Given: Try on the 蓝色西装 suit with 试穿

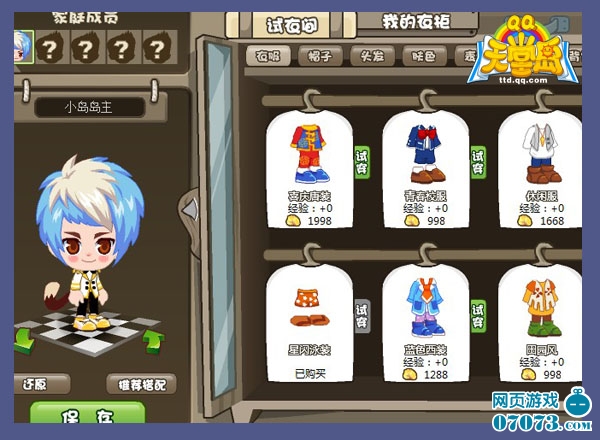Looking at the screenshot, I should [x=478, y=316].
